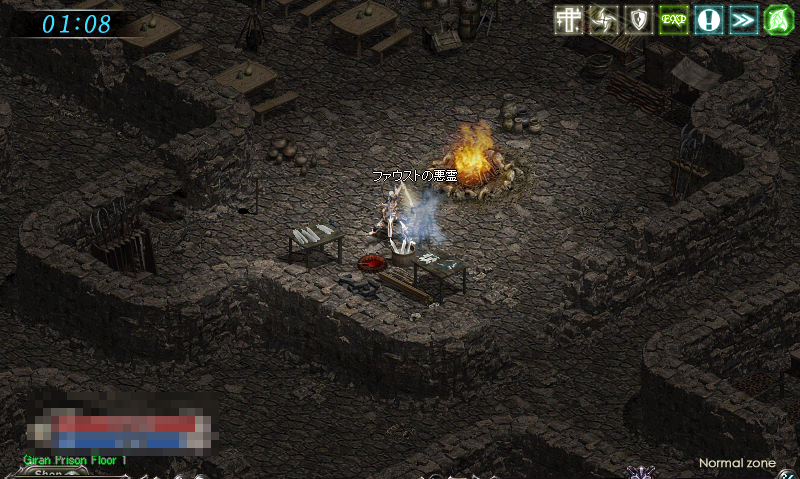Activate the green EXP icon
Screen dimensions: 800x479
point(674,20)
